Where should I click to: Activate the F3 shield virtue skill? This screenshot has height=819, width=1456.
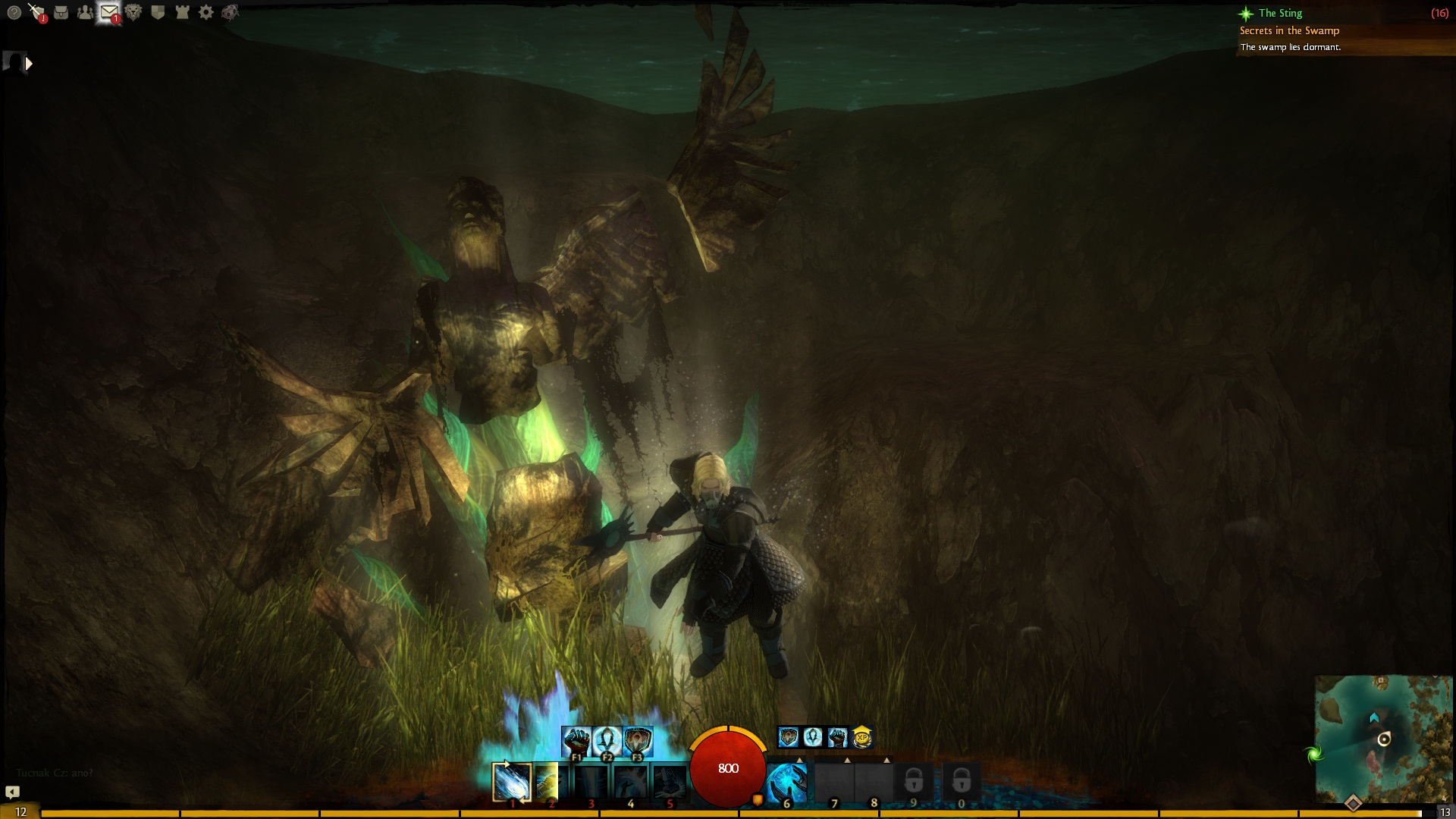637,740
